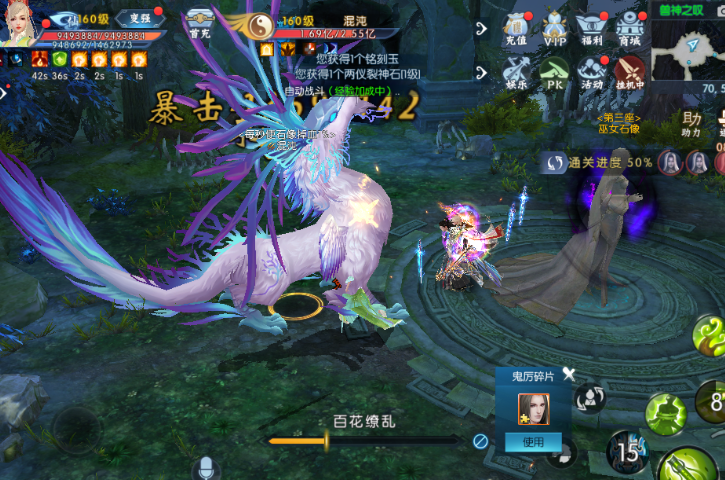Click the 助力 assist button
The width and height of the screenshot is (725, 480).
691,123
